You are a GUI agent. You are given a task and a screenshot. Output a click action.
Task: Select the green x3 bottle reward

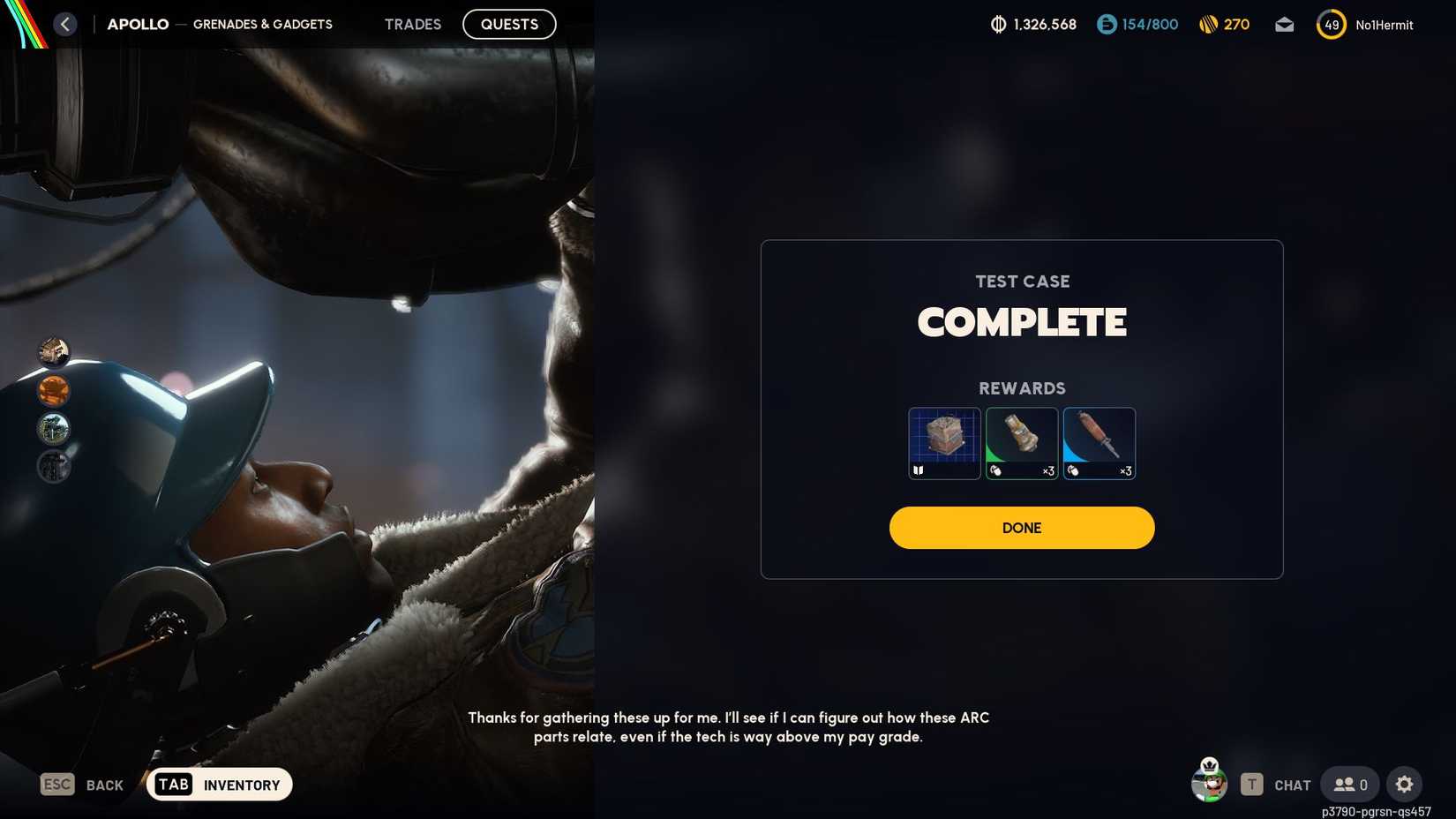point(1022,443)
